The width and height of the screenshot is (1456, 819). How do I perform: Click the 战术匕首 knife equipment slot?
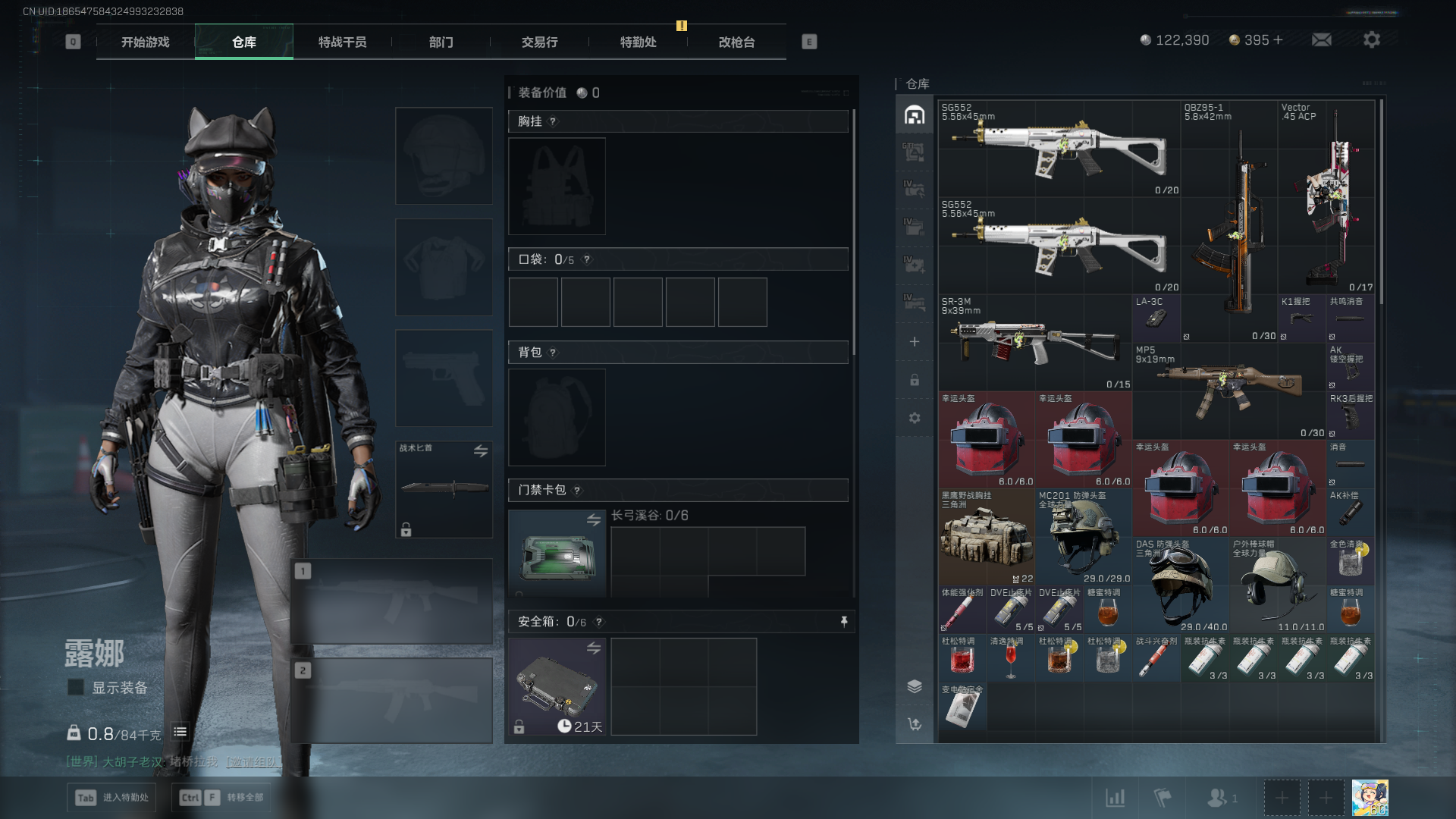pos(444,489)
